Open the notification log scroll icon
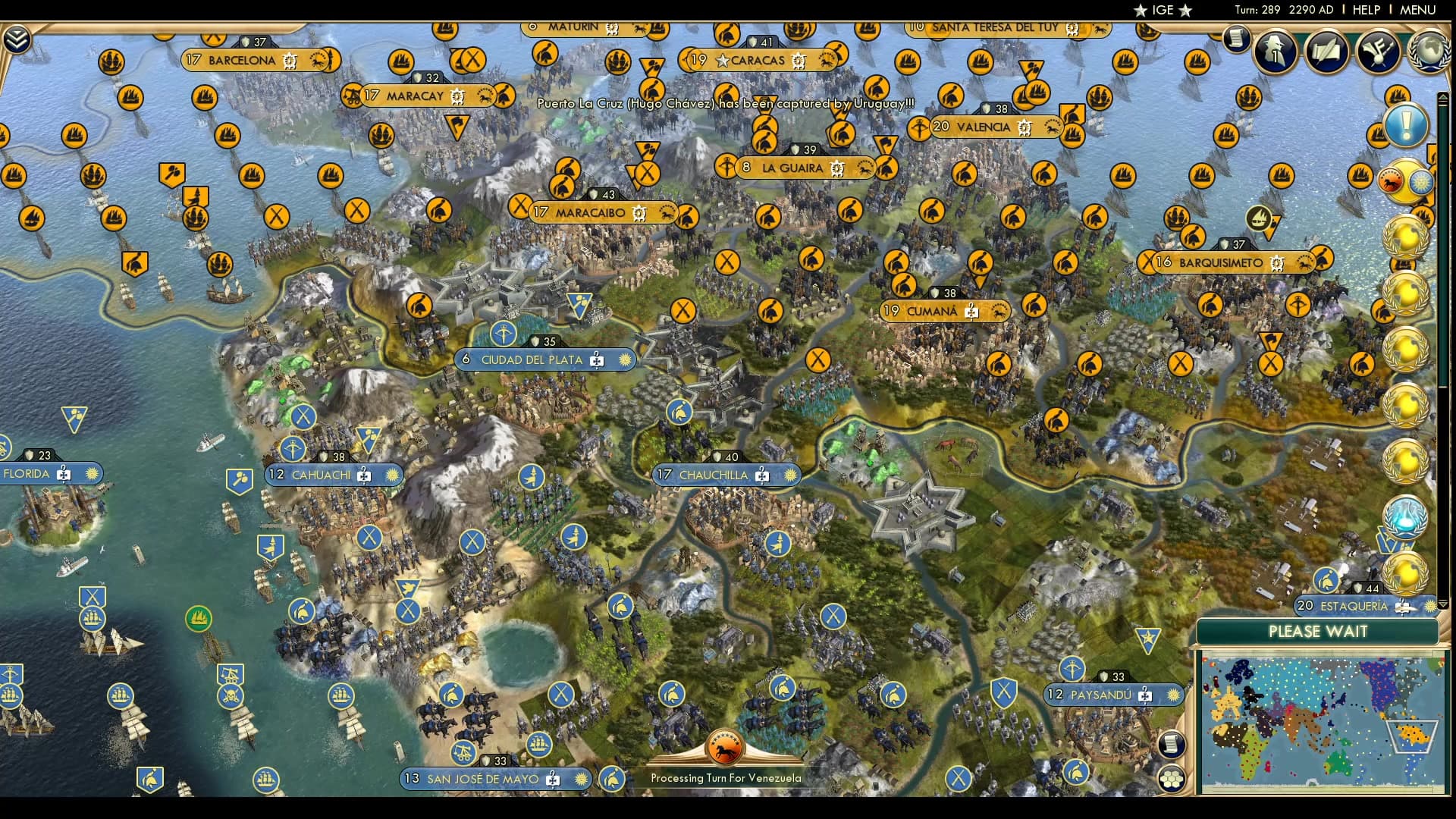The width and height of the screenshot is (1456, 819). (x=1235, y=39)
